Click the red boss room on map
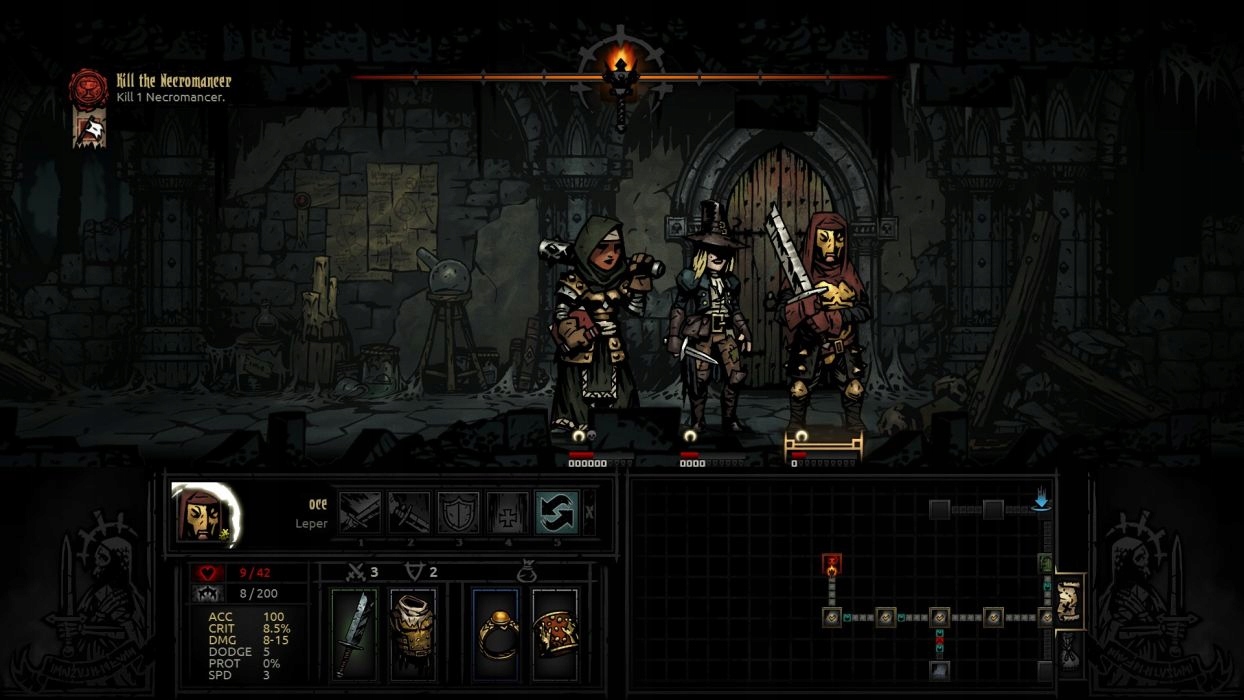This screenshot has width=1244, height=700. point(831,566)
